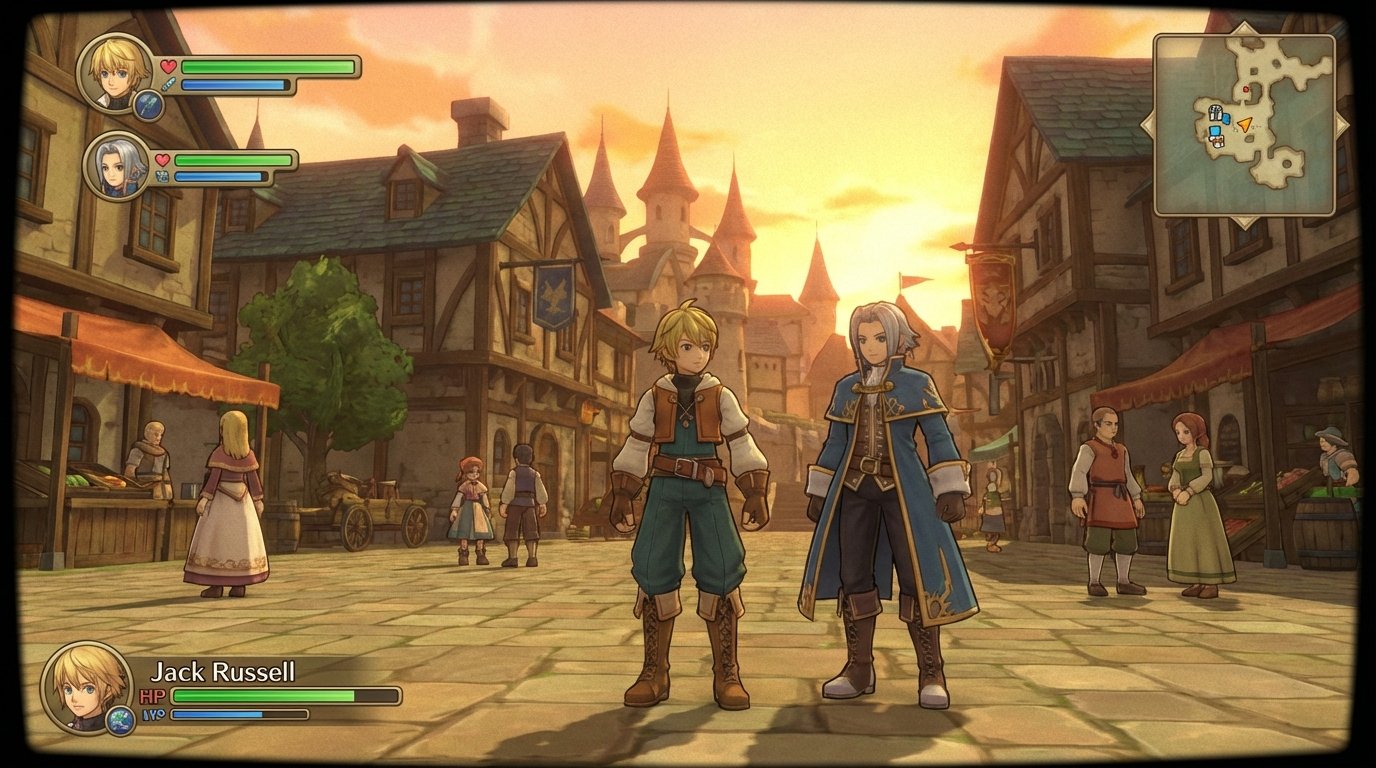Click the heart icon beside the ally's health bar
Viewport: 1376px width, 768px height.
(x=163, y=160)
